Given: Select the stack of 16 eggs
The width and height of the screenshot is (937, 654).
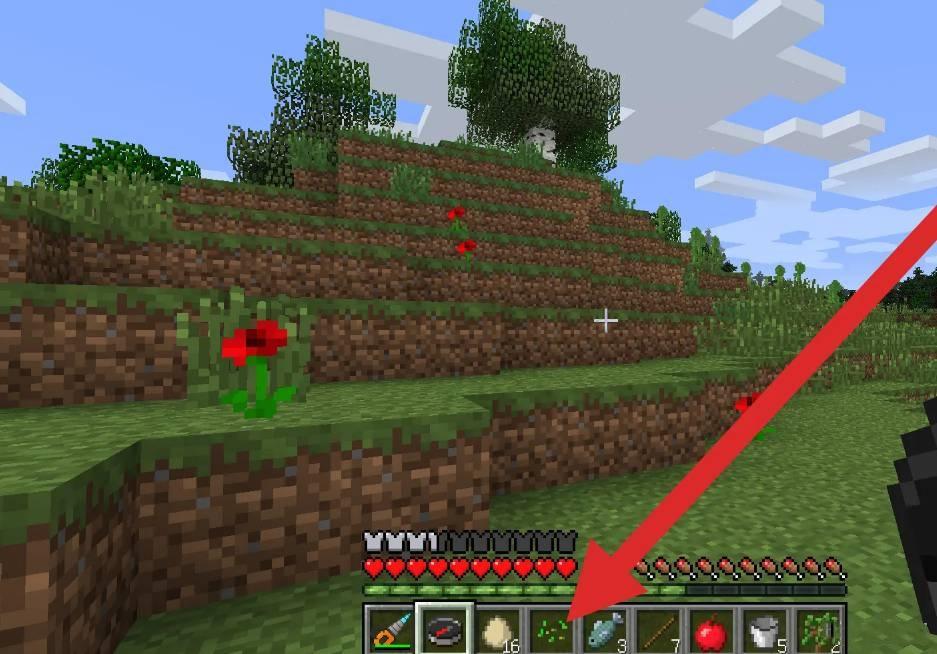Looking at the screenshot, I should pos(495,631).
